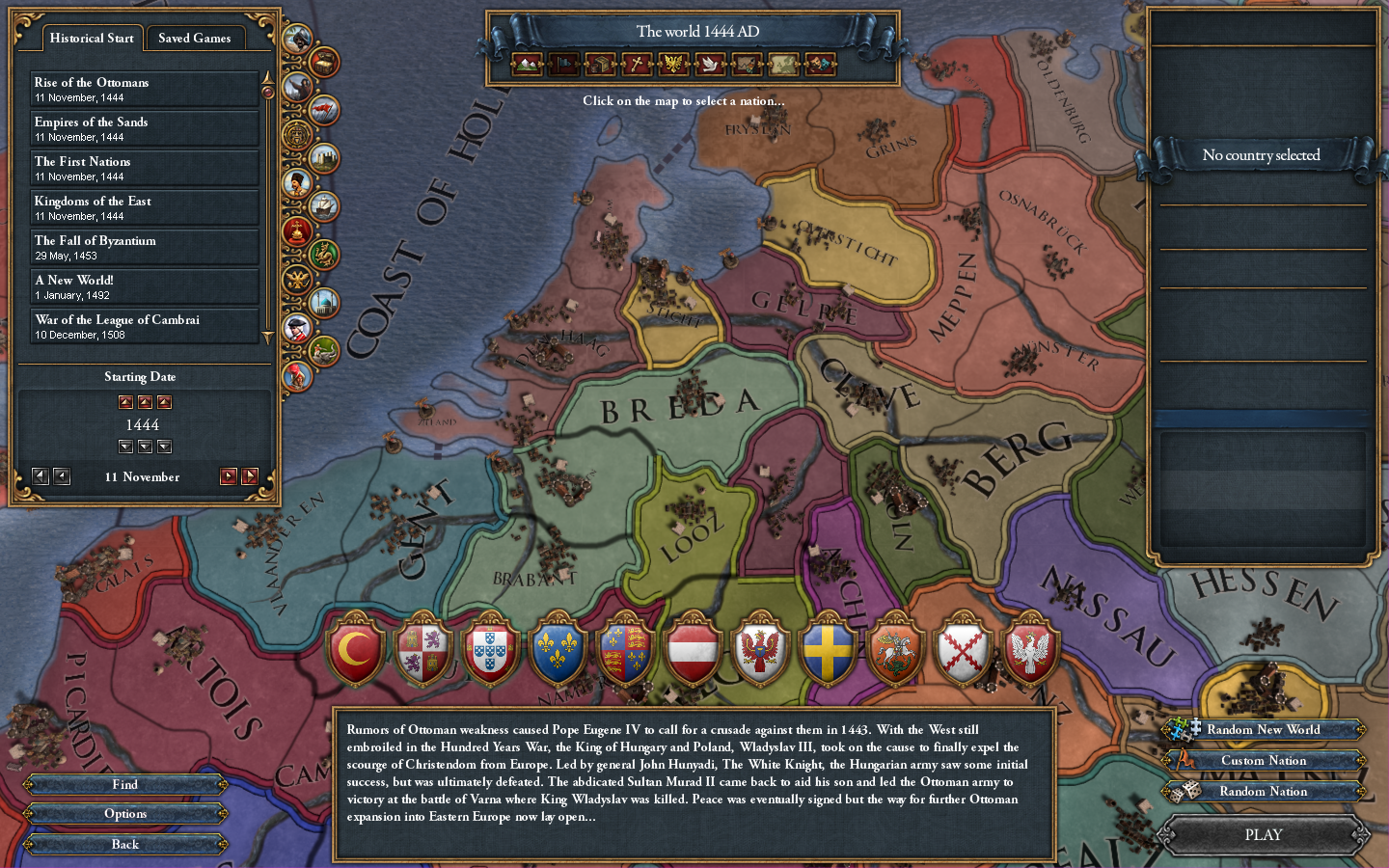Select the diplomatic dove map mode

pyautogui.click(x=710, y=65)
